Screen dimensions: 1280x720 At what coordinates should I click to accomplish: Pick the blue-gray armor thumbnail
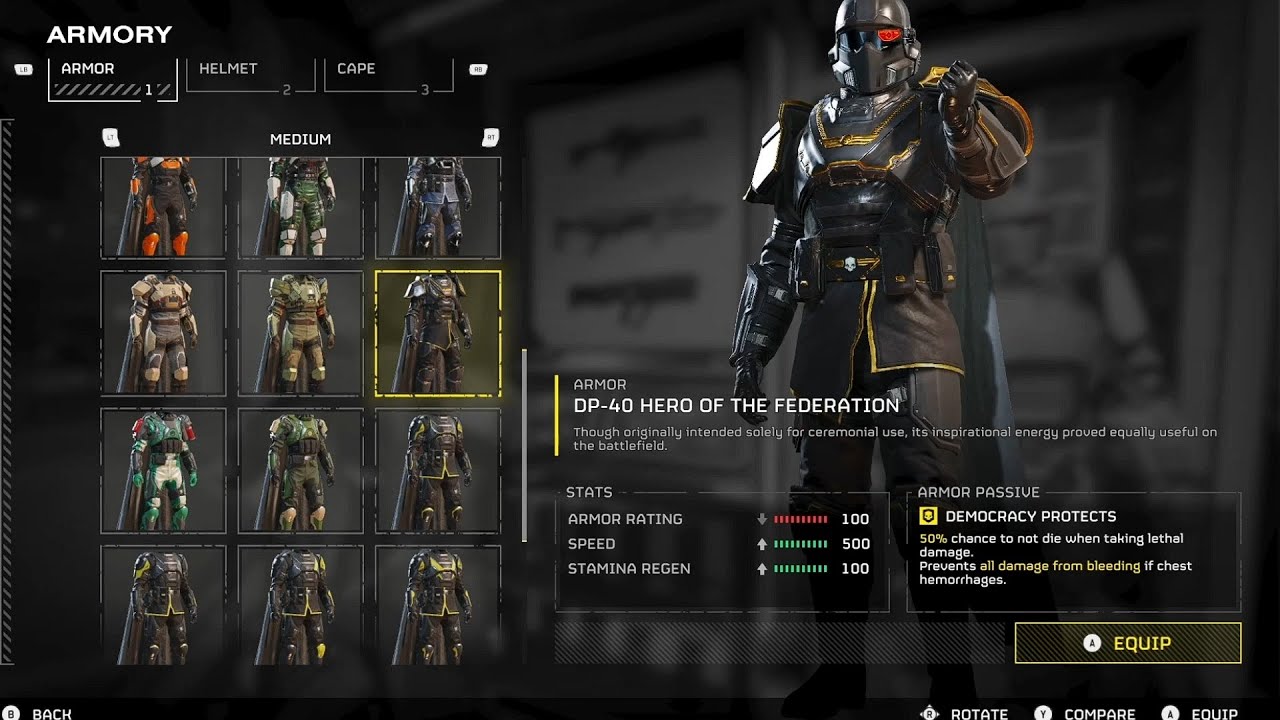pyautogui.click(x=438, y=208)
